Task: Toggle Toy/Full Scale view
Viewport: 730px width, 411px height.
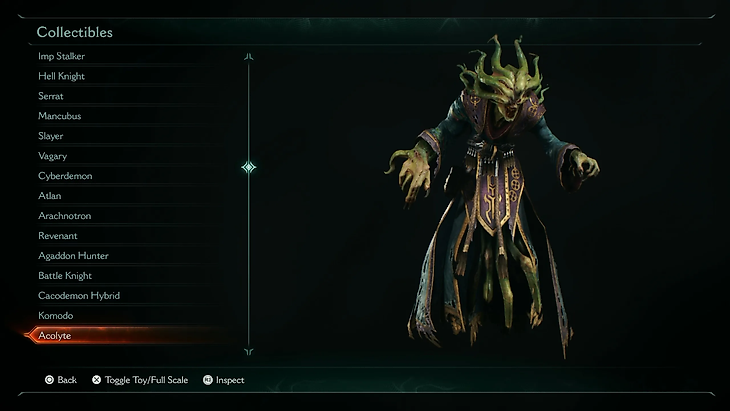Action: (x=139, y=380)
